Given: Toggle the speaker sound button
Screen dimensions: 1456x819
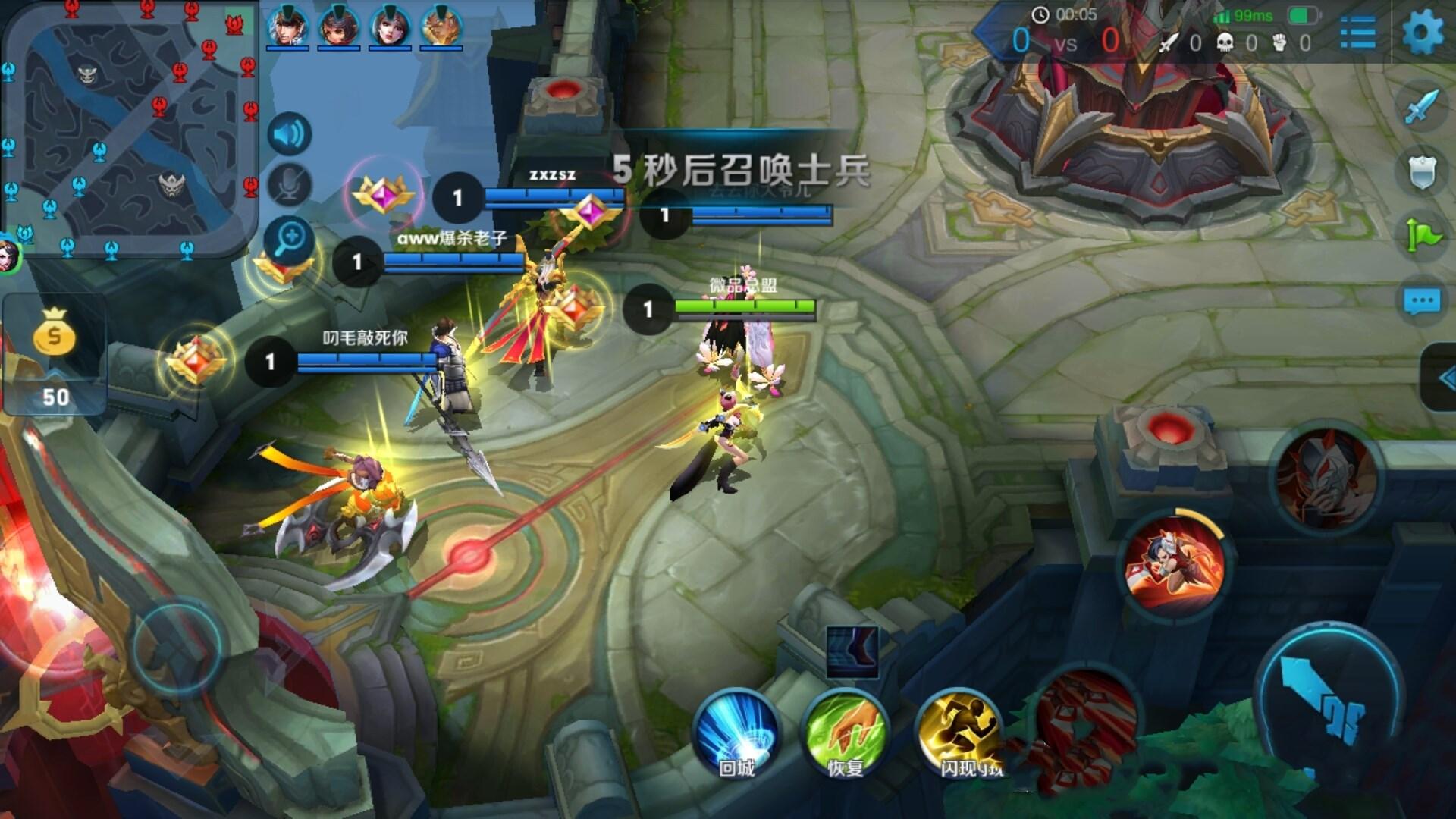Looking at the screenshot, I should tap(289, 134).
